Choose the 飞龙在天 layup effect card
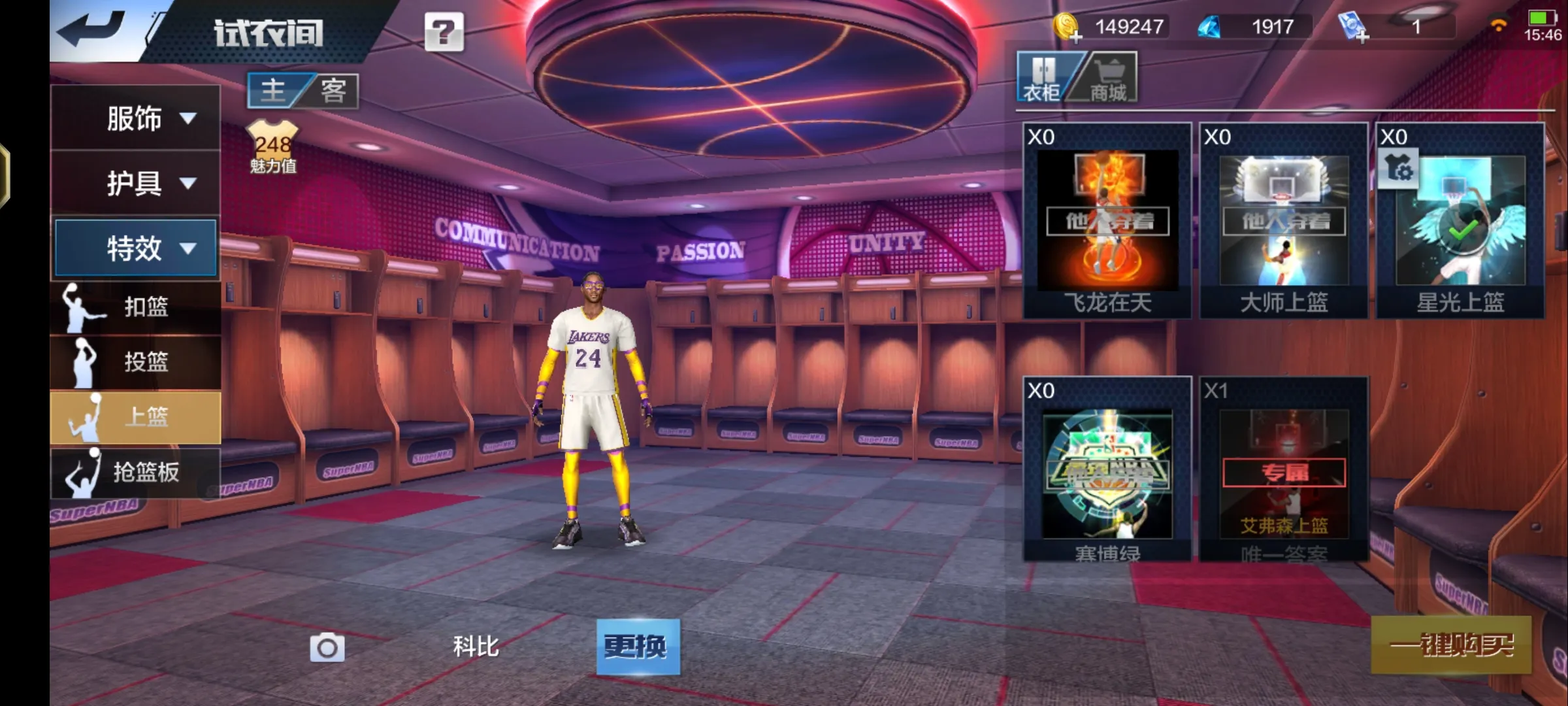 [1107, 221]
